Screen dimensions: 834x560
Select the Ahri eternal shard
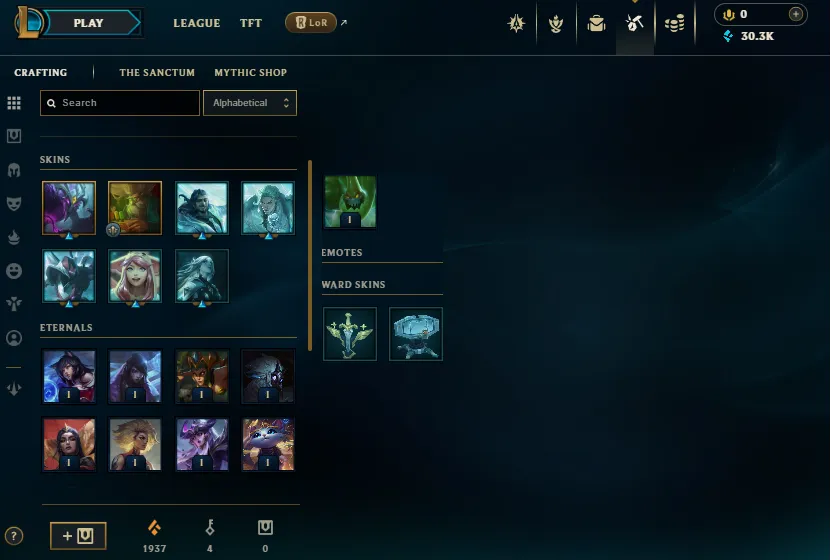(69, 375)
